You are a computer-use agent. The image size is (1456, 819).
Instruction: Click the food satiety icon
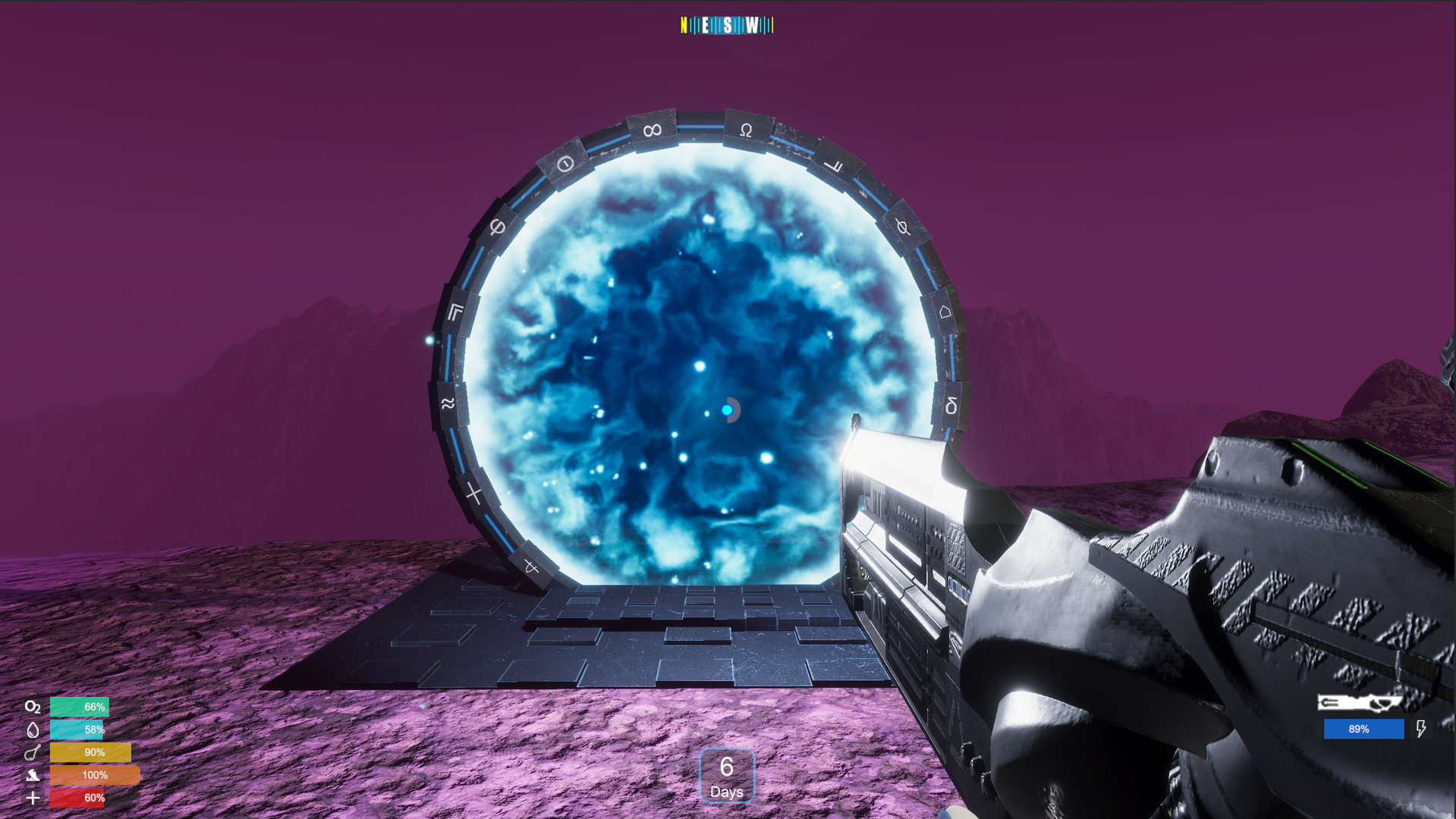(x=32, y=752)
